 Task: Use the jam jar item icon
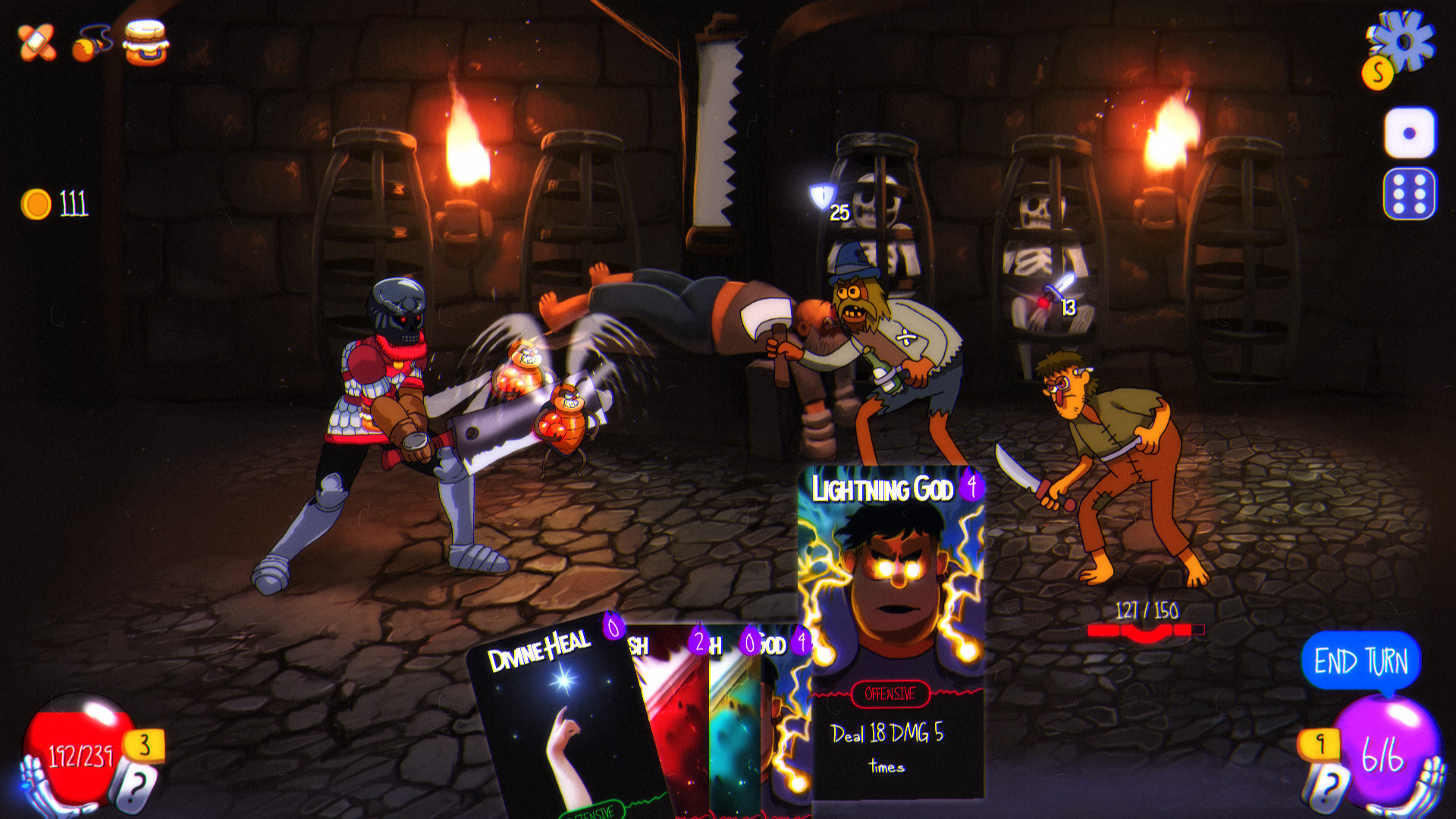point(144,42)
